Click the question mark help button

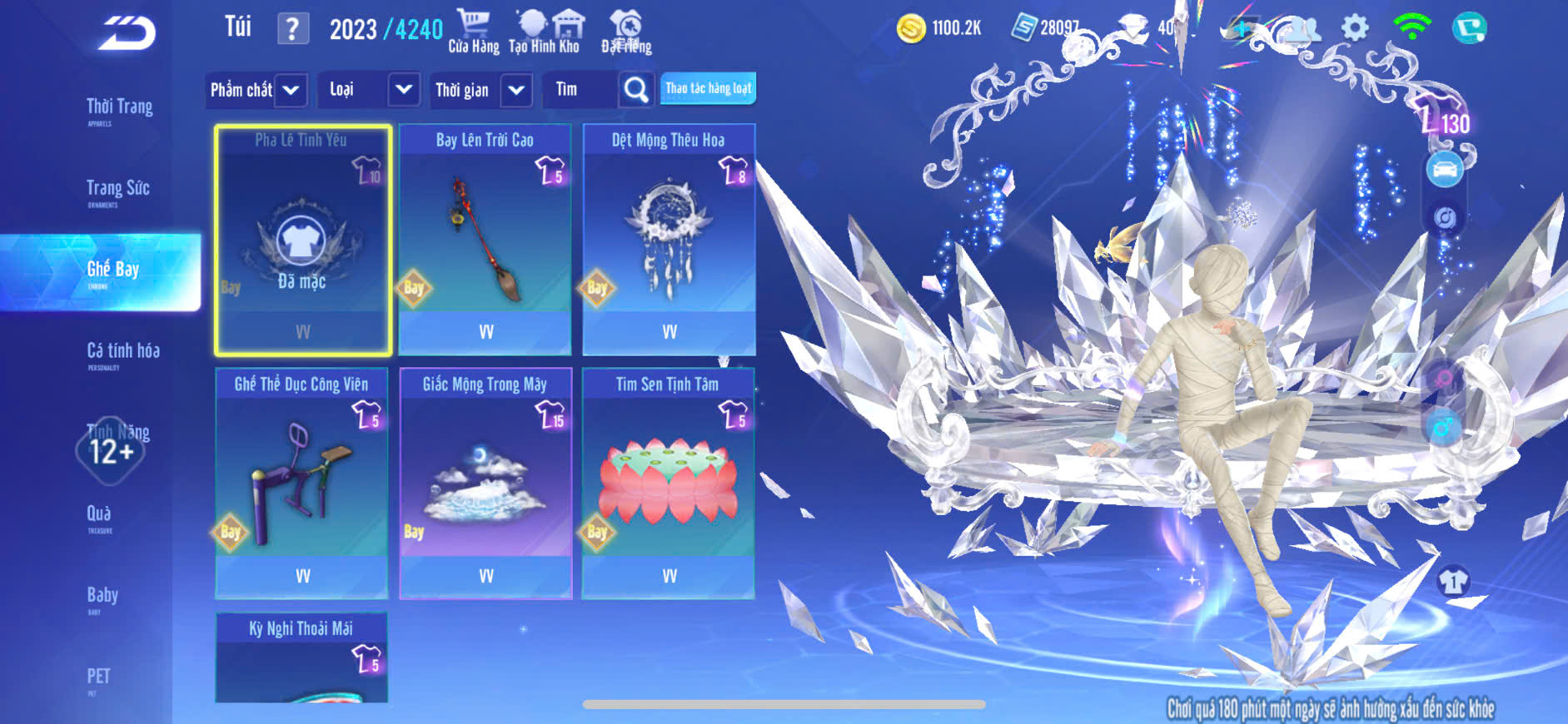coord(292,30)
